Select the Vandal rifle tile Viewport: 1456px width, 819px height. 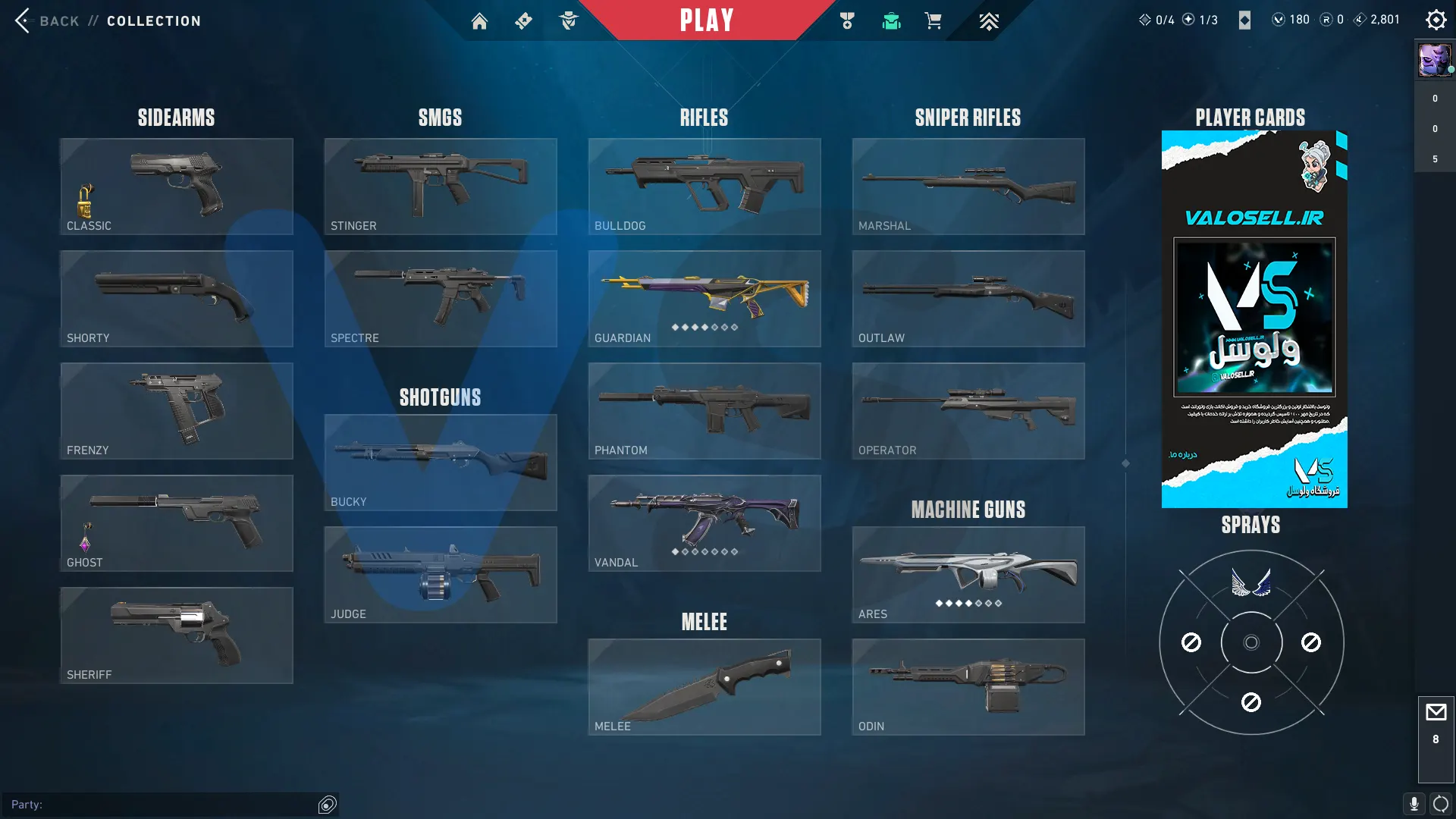pos(704,523)
